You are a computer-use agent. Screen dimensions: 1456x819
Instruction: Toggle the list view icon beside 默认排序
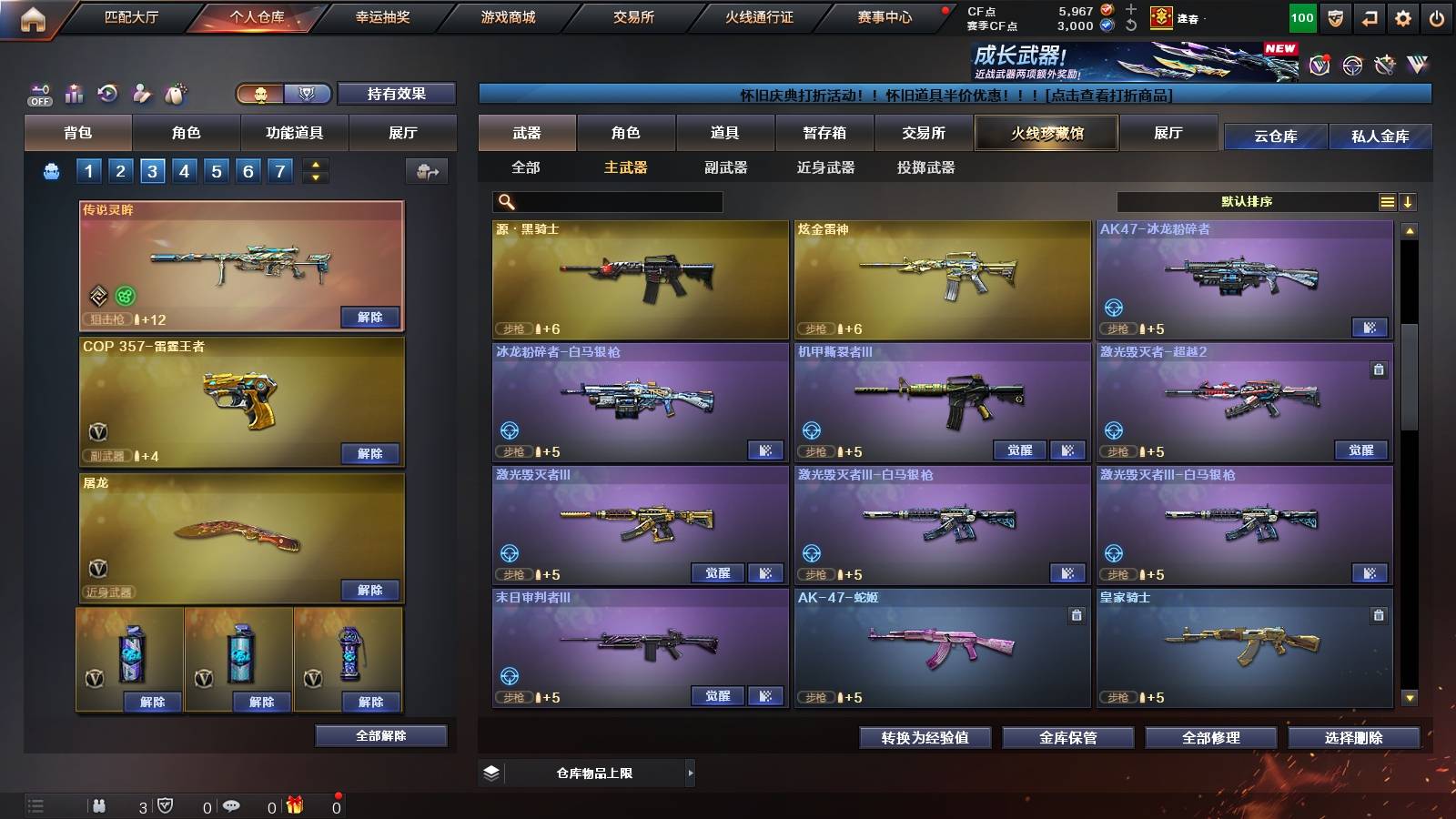coord(1387,202)
